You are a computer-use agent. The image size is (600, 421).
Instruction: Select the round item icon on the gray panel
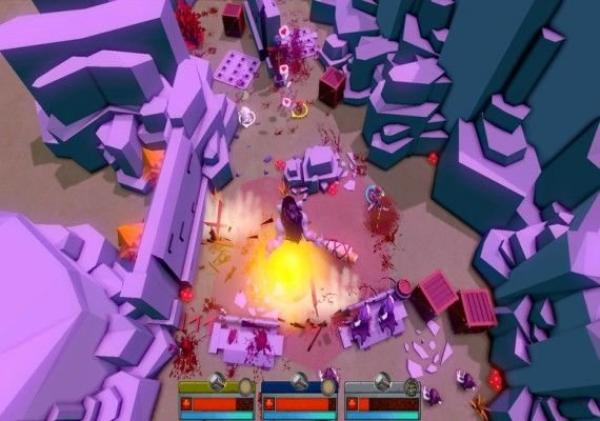411,385
